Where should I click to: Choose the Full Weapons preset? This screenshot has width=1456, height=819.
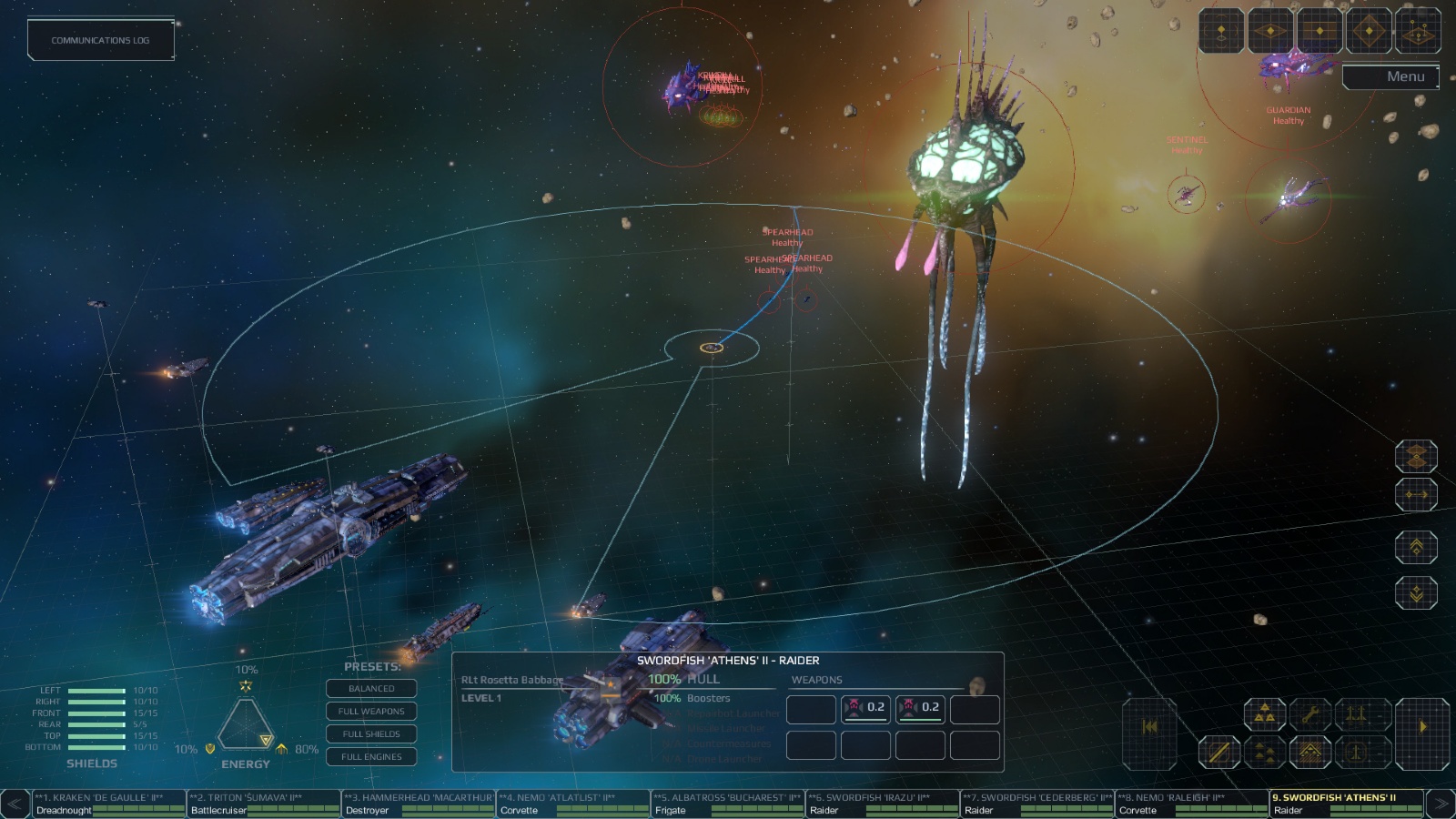click(x=371, y=712)
